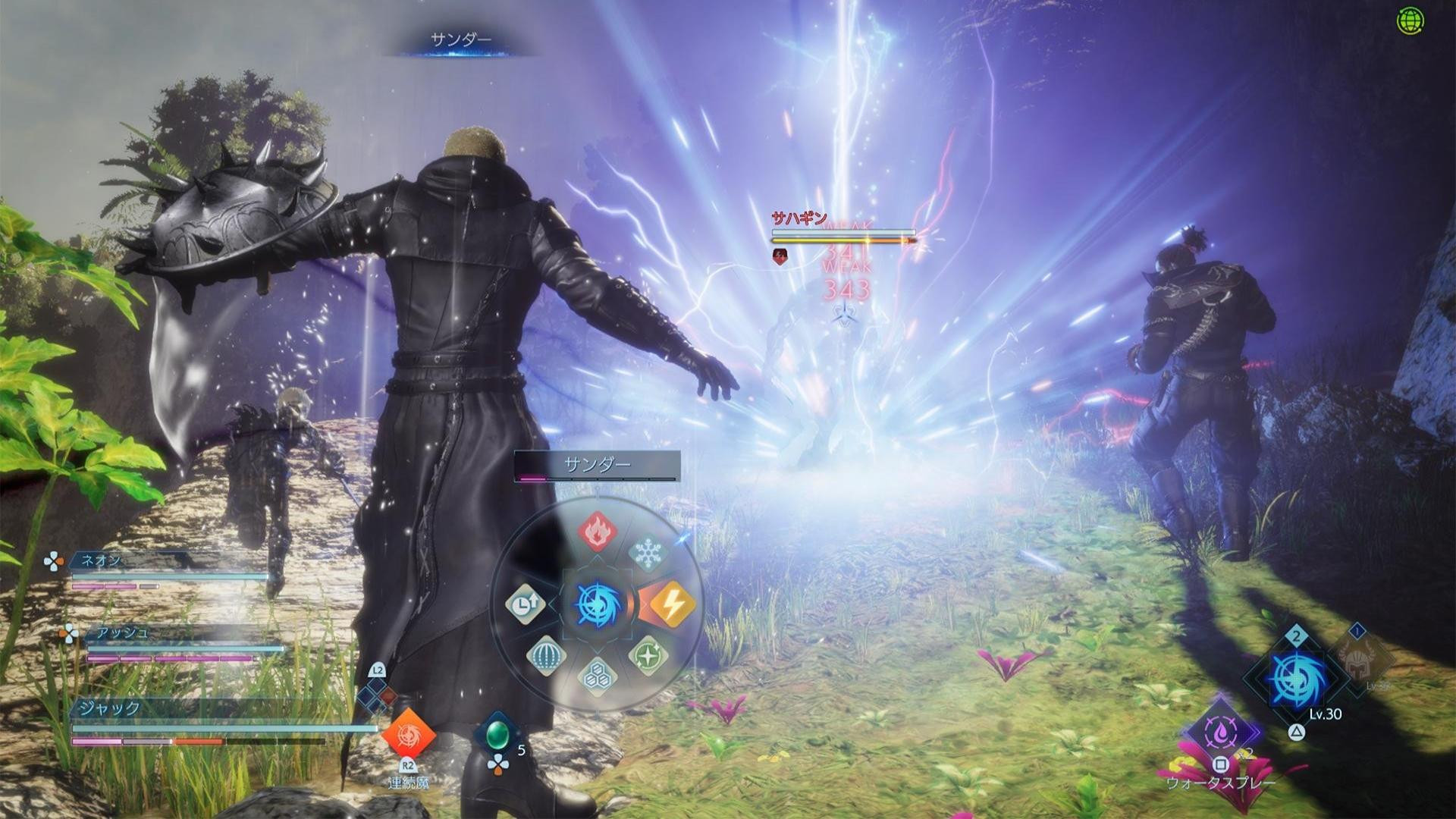Cast the highlighted lightning bolt spell
1456x819 pixels.
pyautogui.click(x=671, y=604)
